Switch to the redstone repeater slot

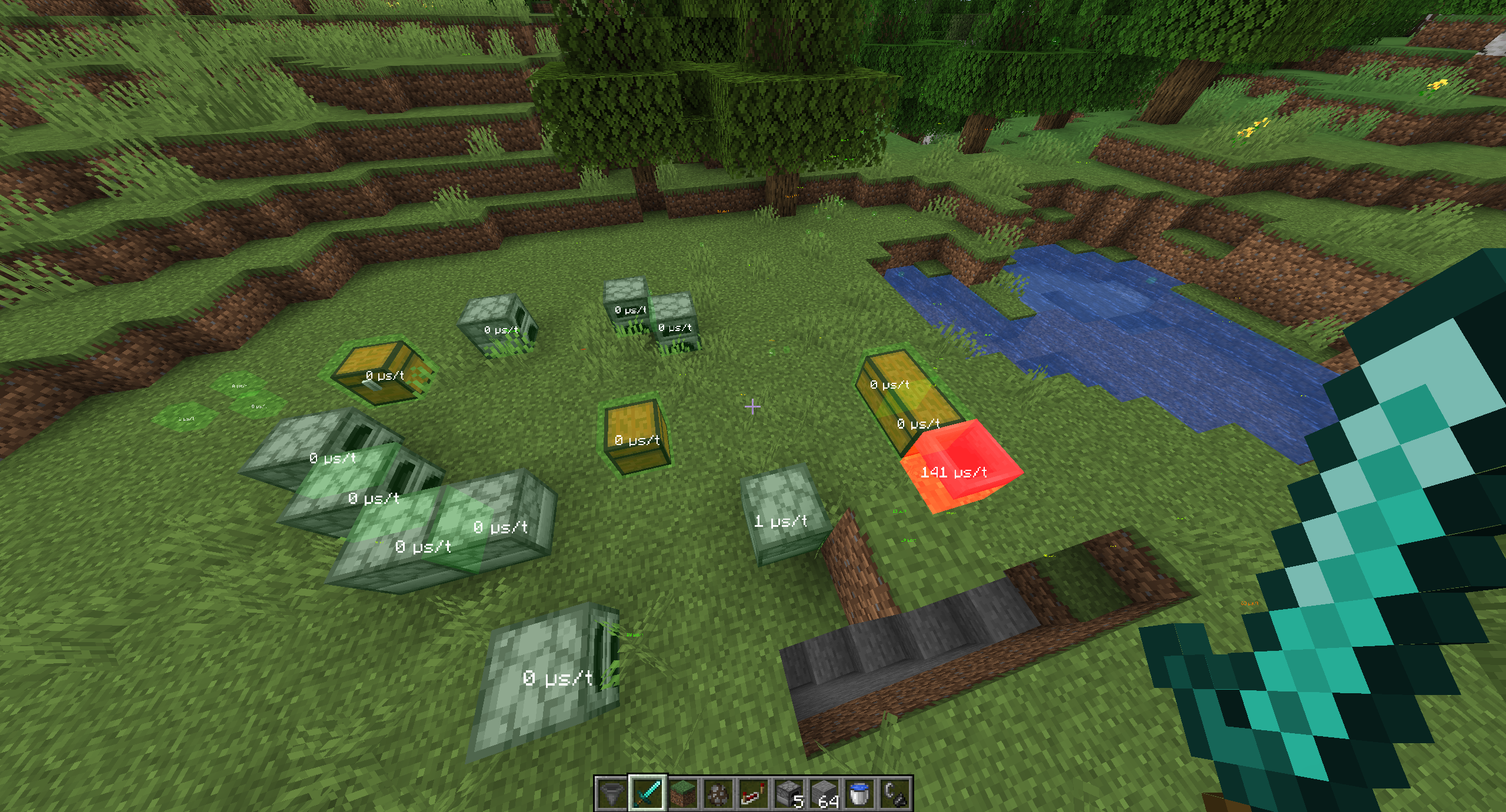point(753,793)
